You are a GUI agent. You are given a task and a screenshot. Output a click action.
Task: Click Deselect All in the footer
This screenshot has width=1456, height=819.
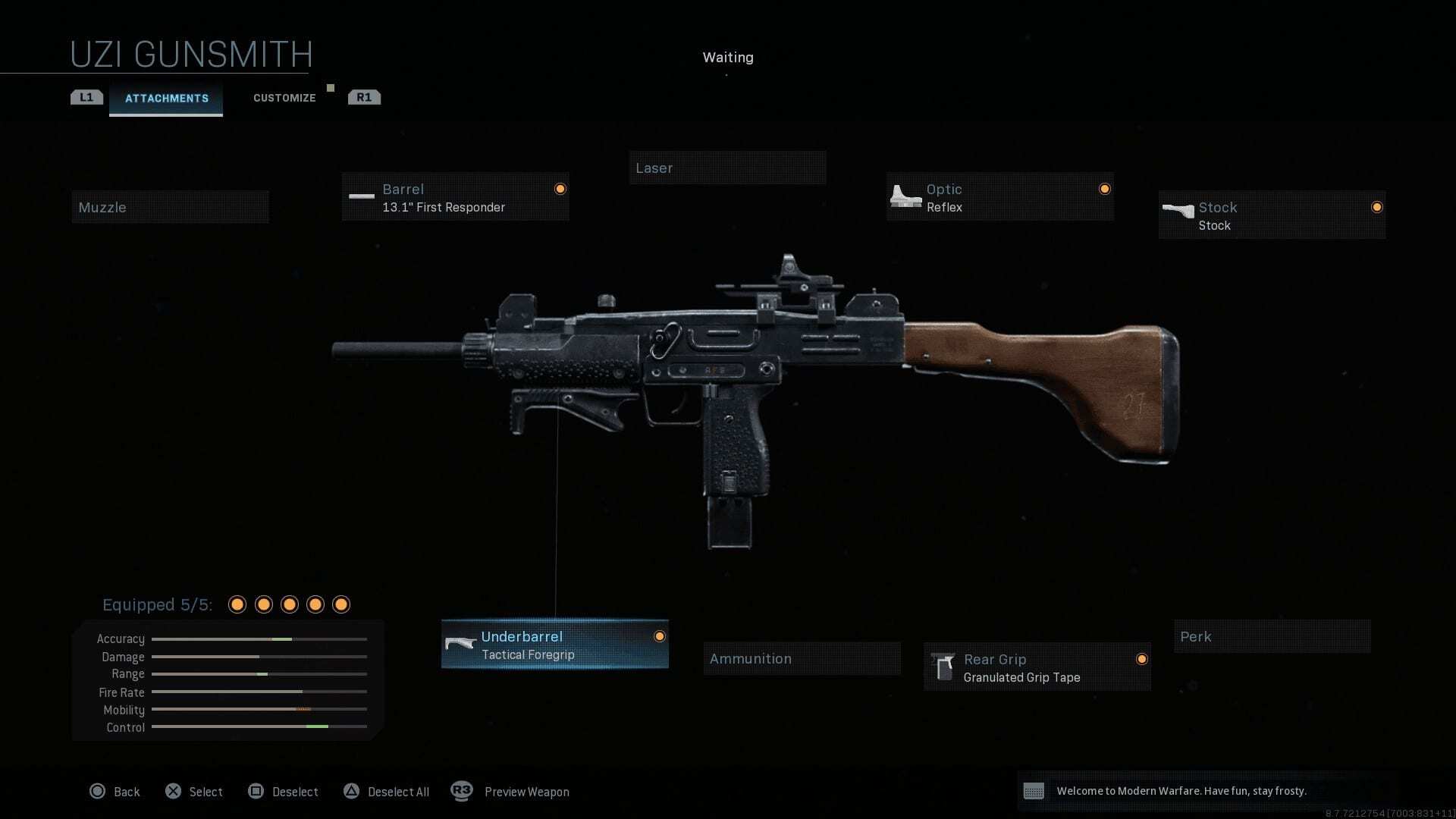pyautogui.click(x=387, y=792)
